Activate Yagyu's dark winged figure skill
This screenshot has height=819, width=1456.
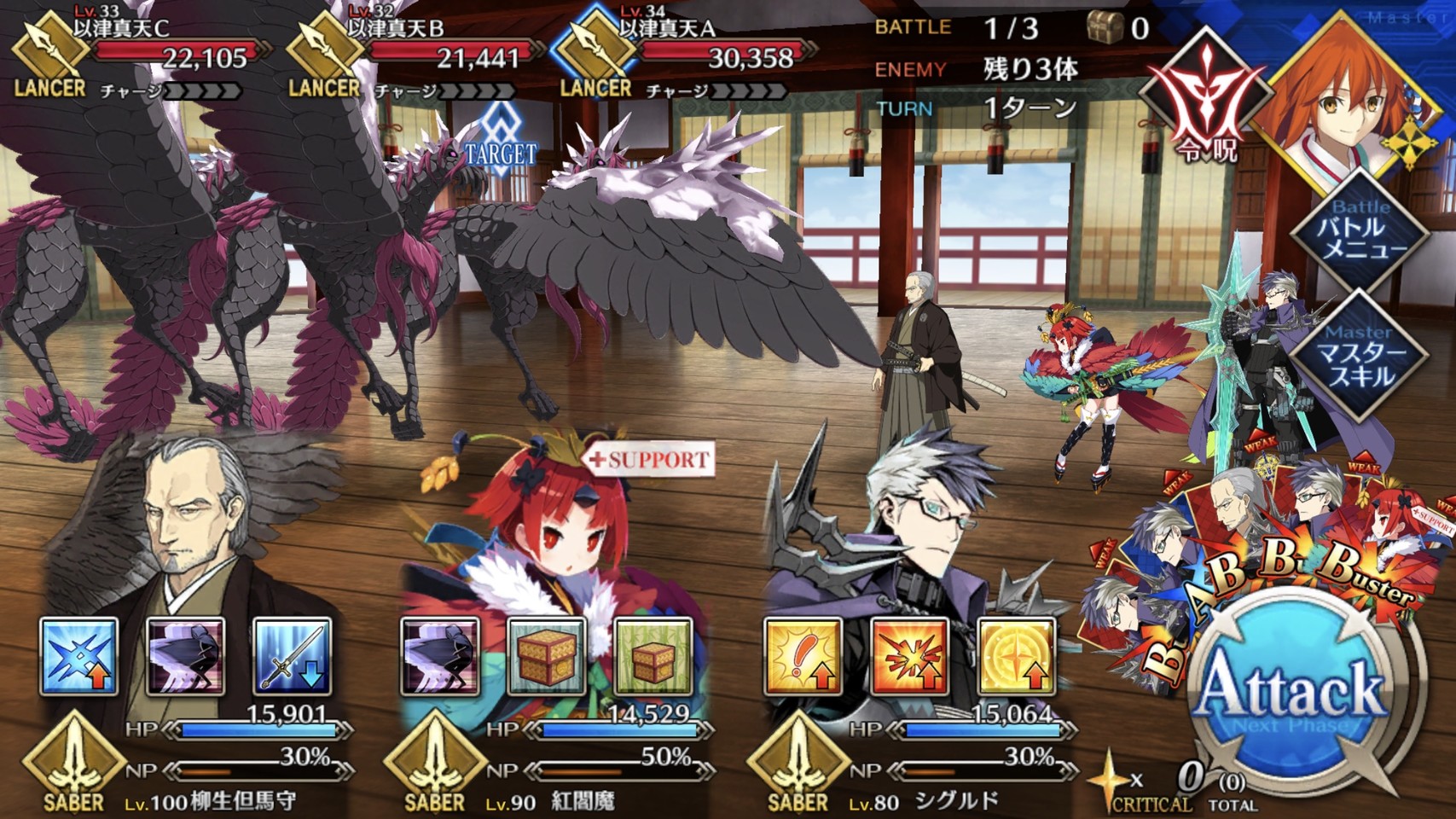(186, 655)
